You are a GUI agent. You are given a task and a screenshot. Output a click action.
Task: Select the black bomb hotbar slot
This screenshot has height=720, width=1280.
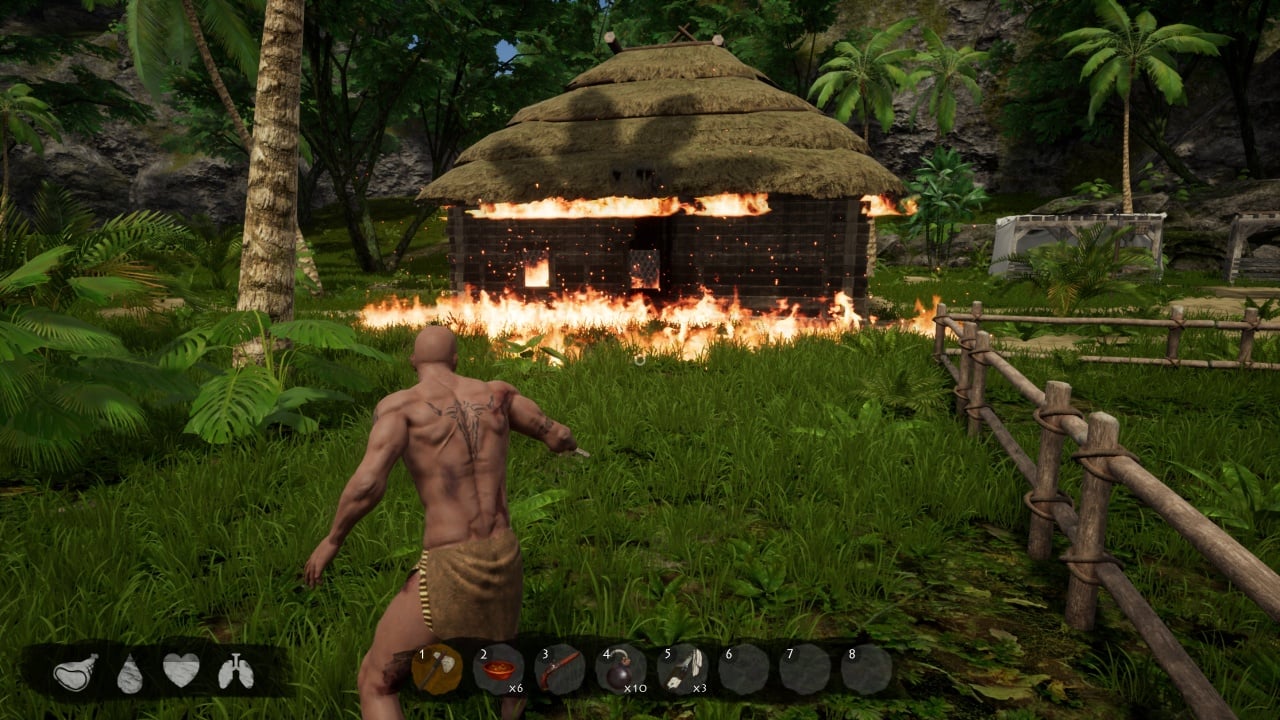[620, 669]
